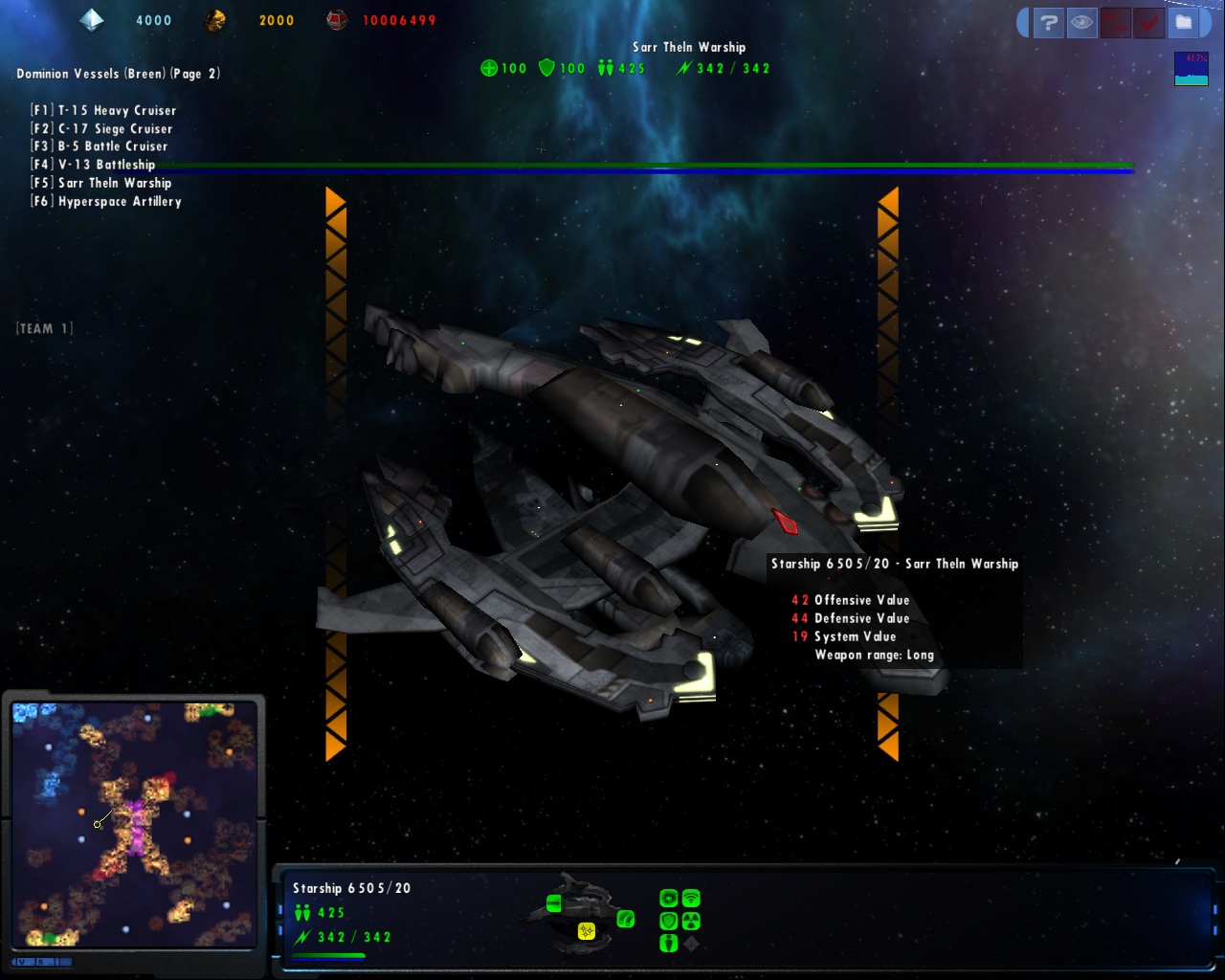This screenshot has height=980, width=1225.
Task: Toggle the eye view button
Action: 1081,23
